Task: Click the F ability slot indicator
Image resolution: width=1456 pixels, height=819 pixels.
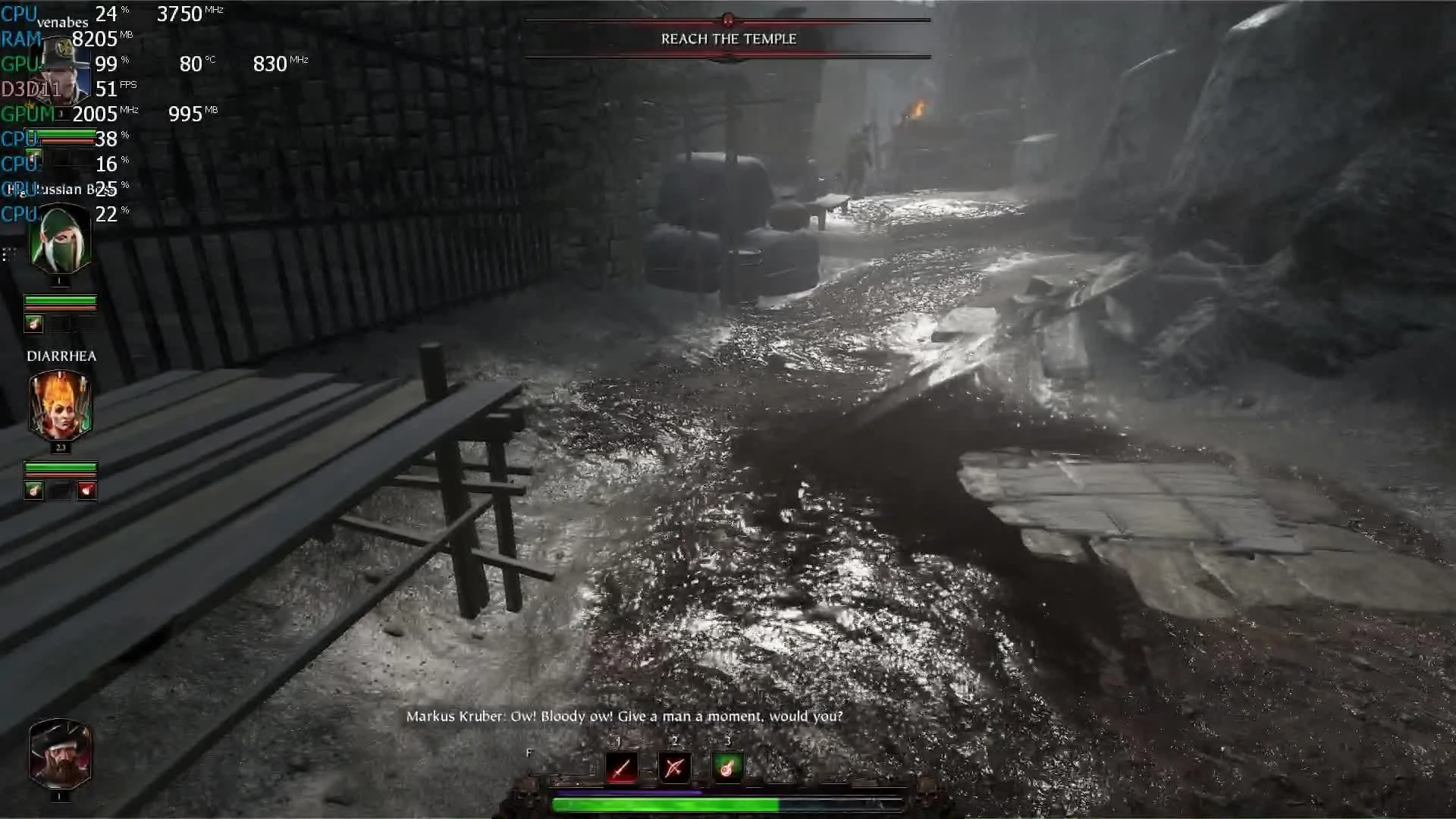Action: [x=529, y=753]
